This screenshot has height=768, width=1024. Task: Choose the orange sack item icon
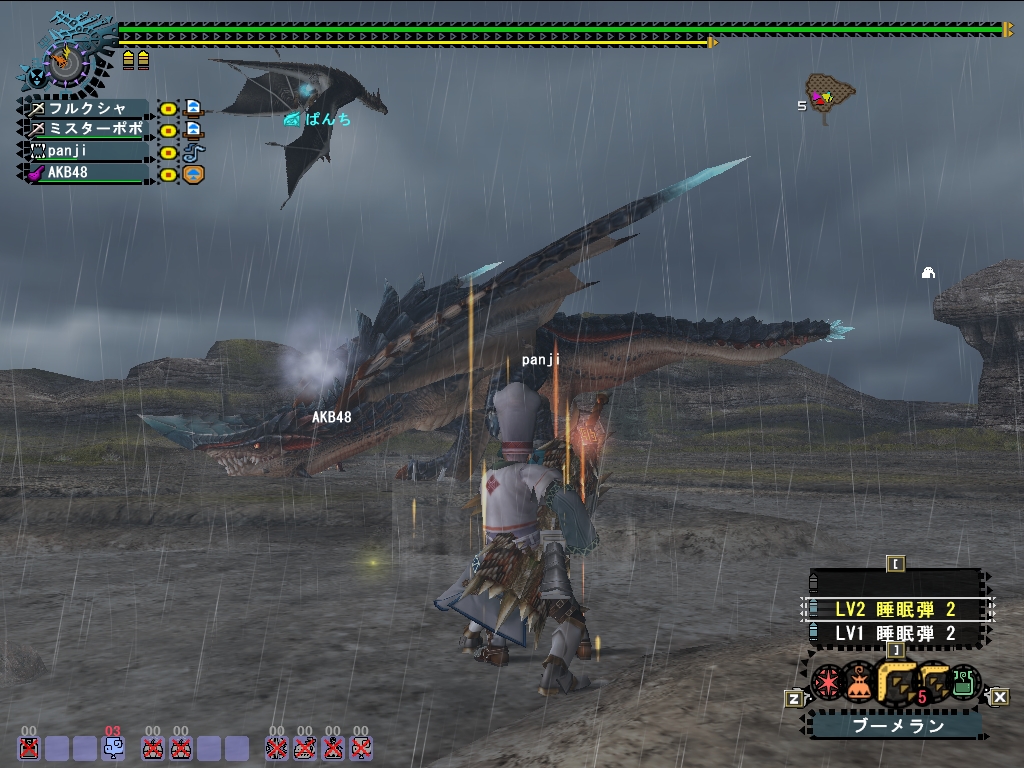858,683
